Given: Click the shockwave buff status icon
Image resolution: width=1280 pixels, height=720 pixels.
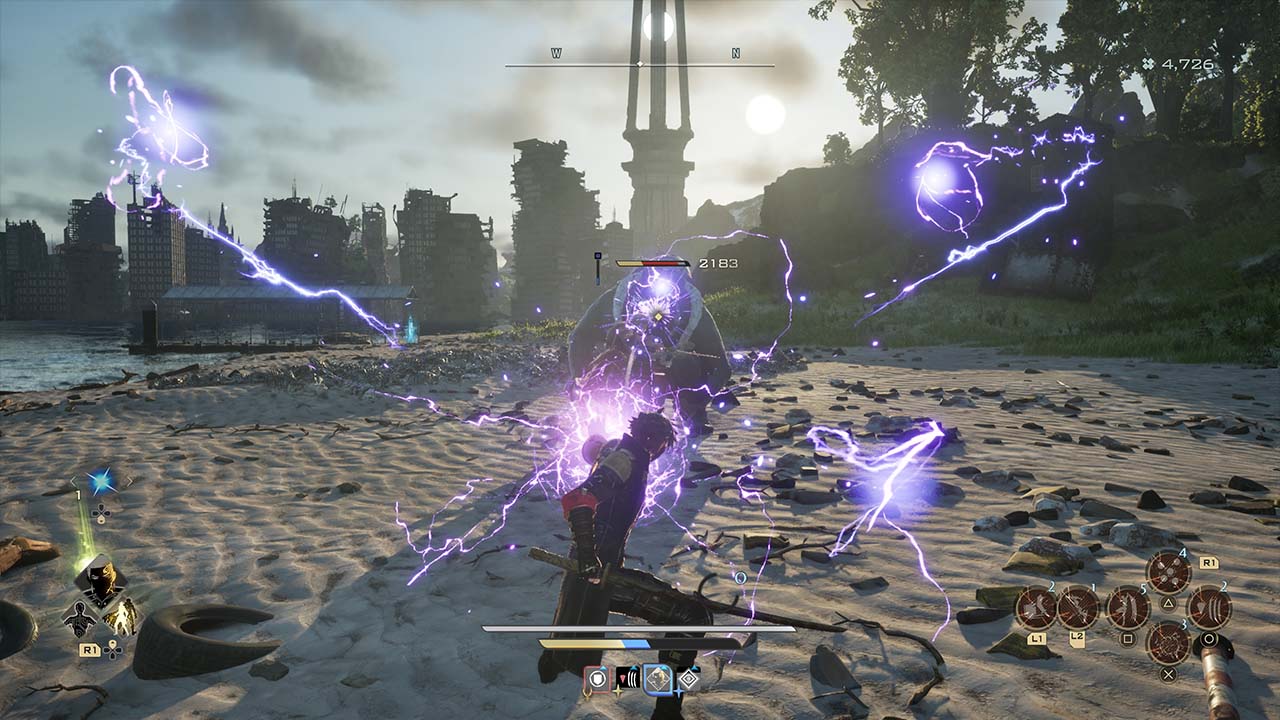Looking at the screenshot, I should coord(628,680).
